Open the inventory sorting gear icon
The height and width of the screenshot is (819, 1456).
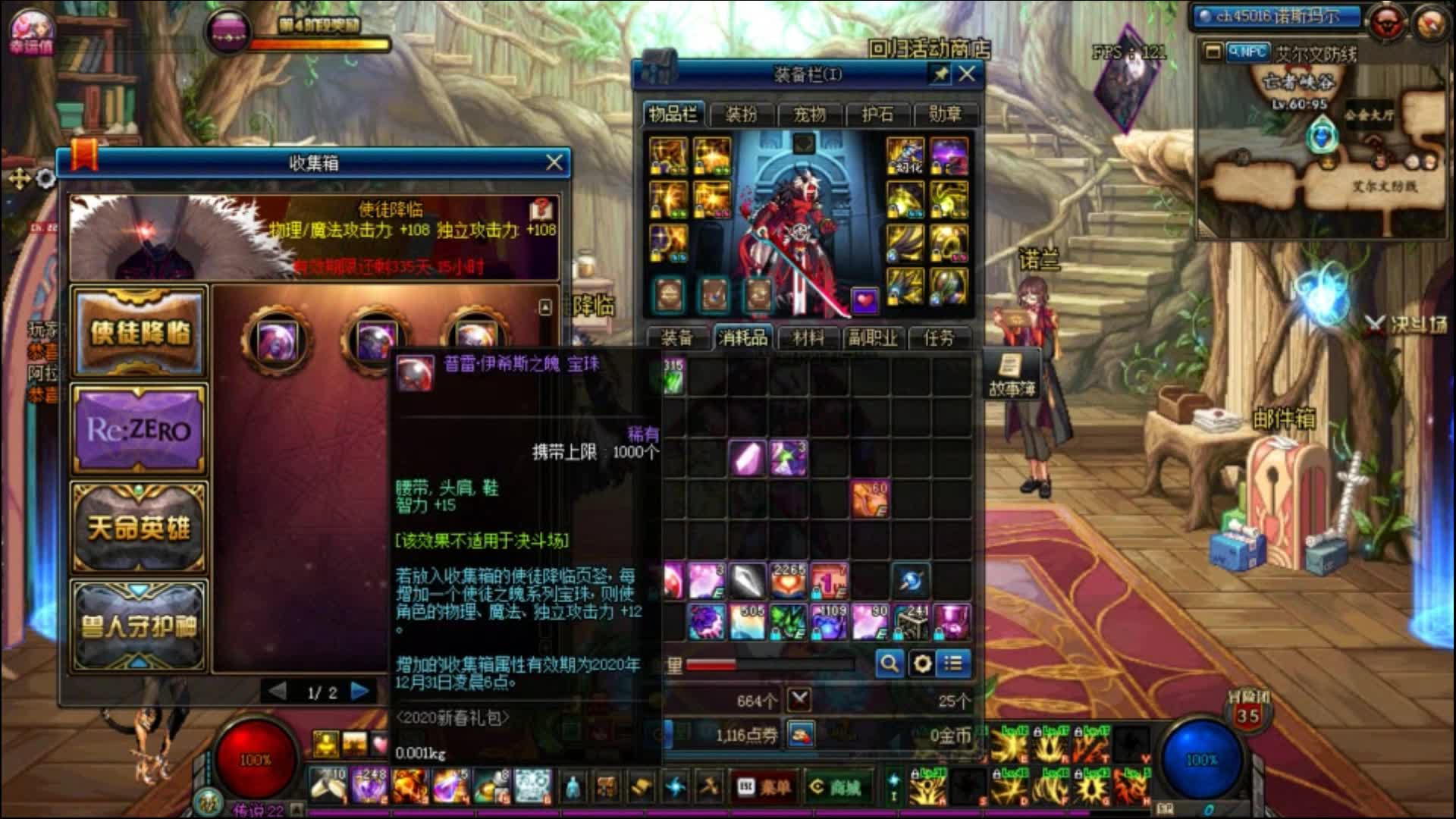tap(921, 663)
